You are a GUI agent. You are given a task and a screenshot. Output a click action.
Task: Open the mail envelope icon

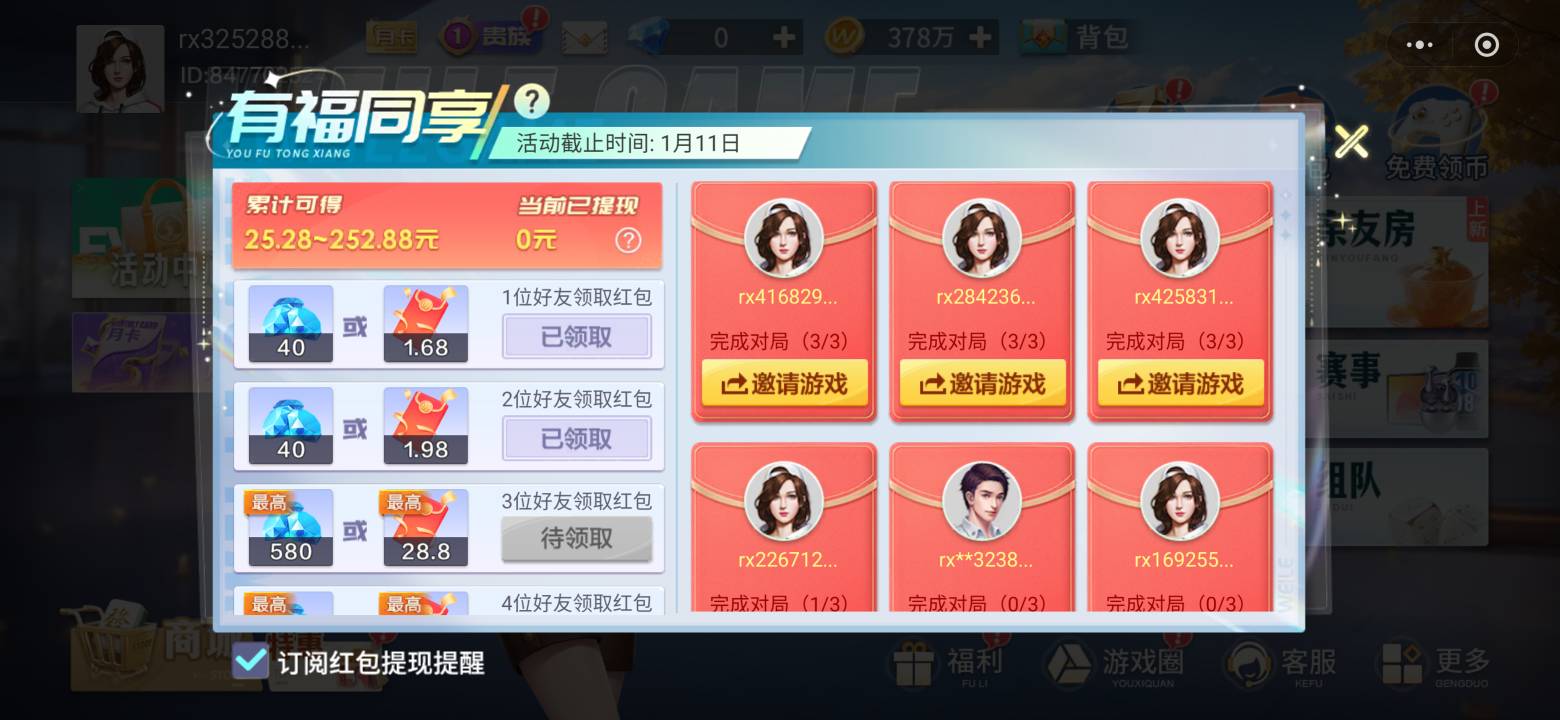click(x=585, y=36)
